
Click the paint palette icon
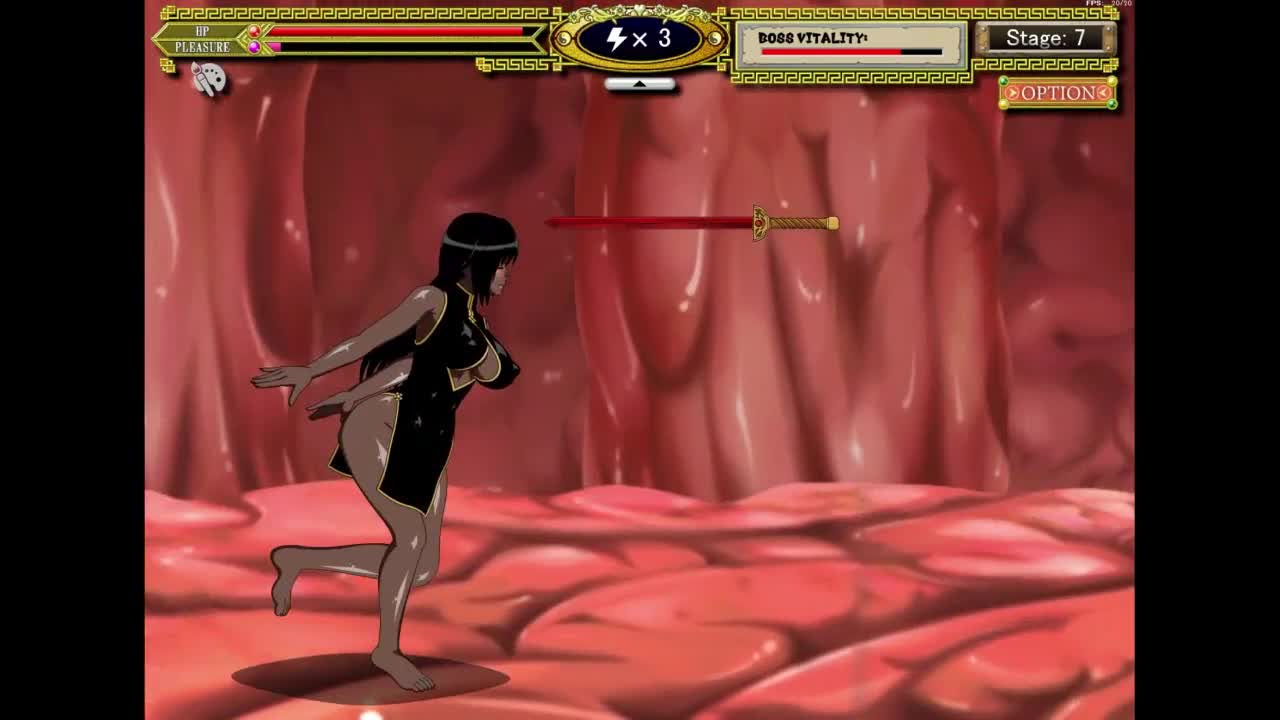click(x=208, y=78)
